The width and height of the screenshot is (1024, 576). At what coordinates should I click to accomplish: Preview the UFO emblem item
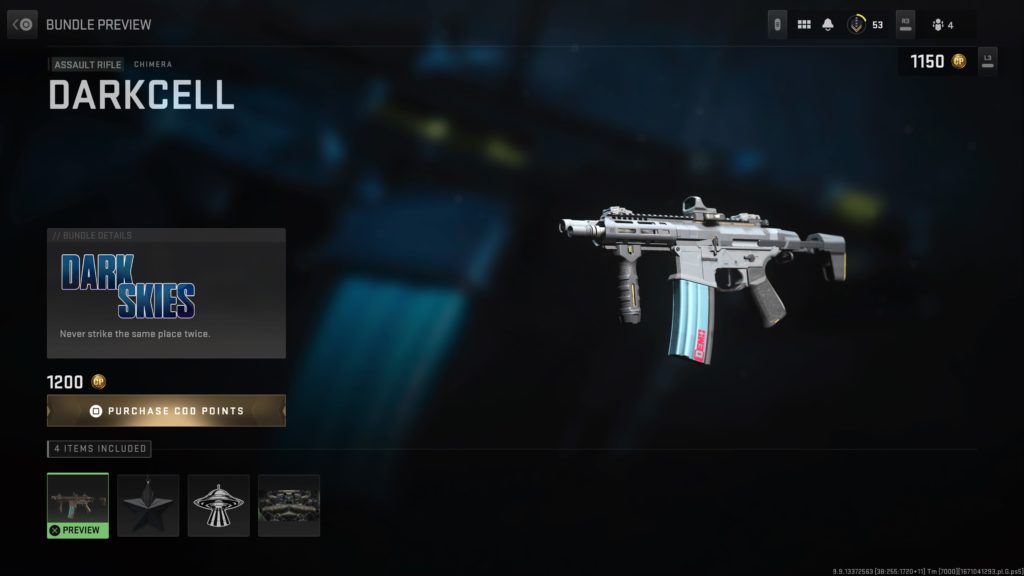pos(218,505)
